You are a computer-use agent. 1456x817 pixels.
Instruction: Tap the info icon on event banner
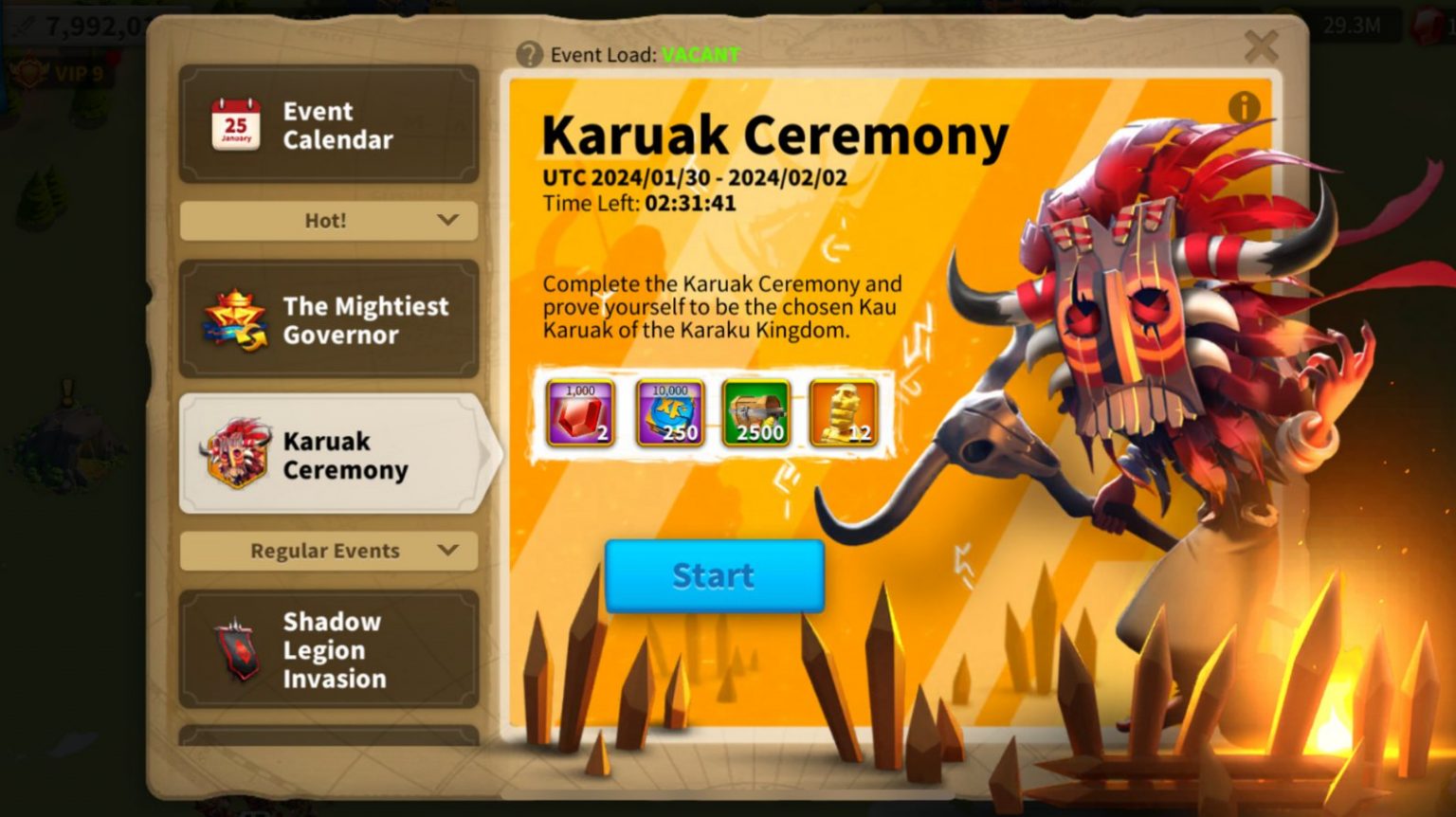1246,108
